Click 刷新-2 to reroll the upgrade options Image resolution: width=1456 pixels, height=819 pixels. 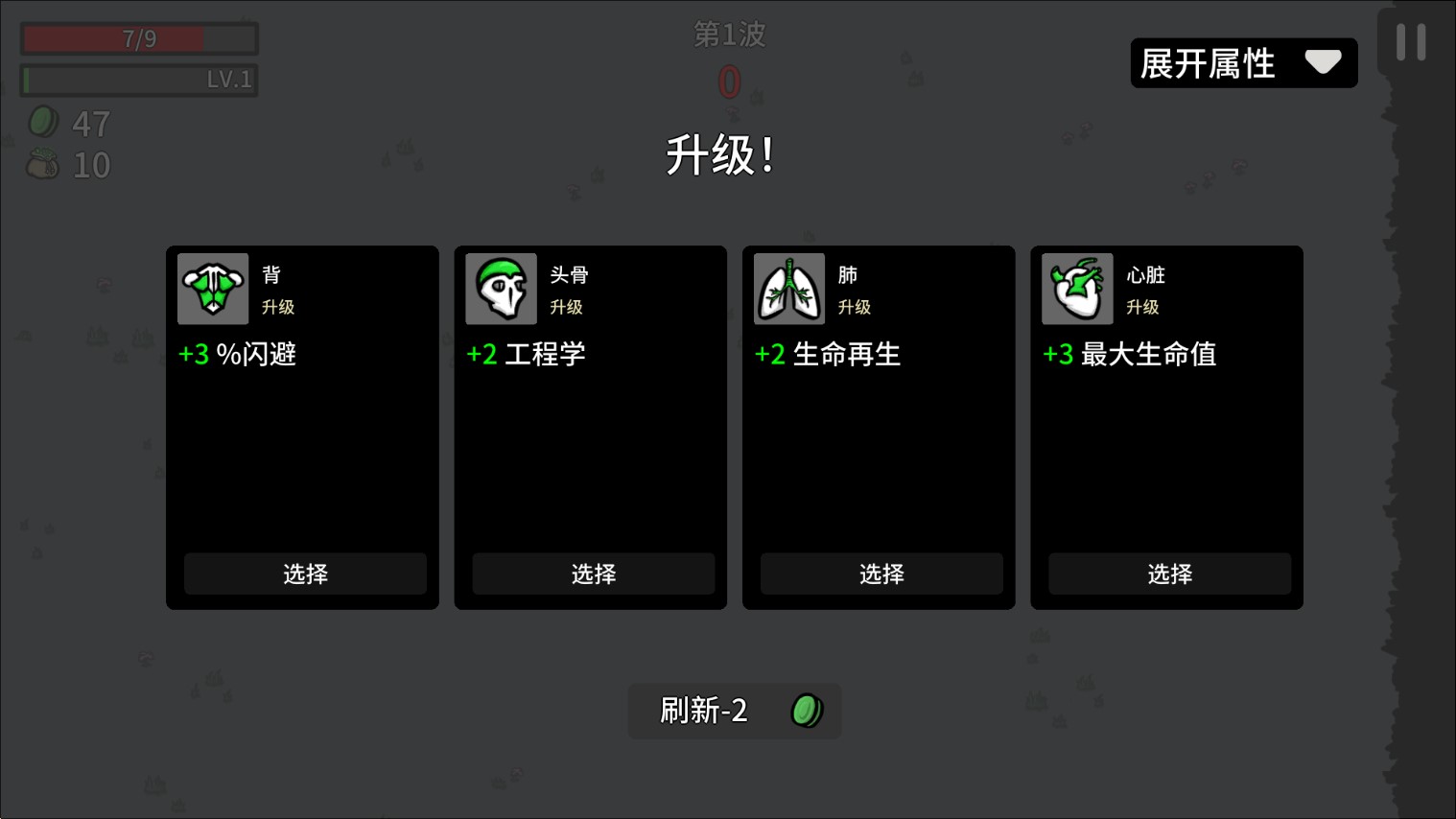(x=734, y=712)
